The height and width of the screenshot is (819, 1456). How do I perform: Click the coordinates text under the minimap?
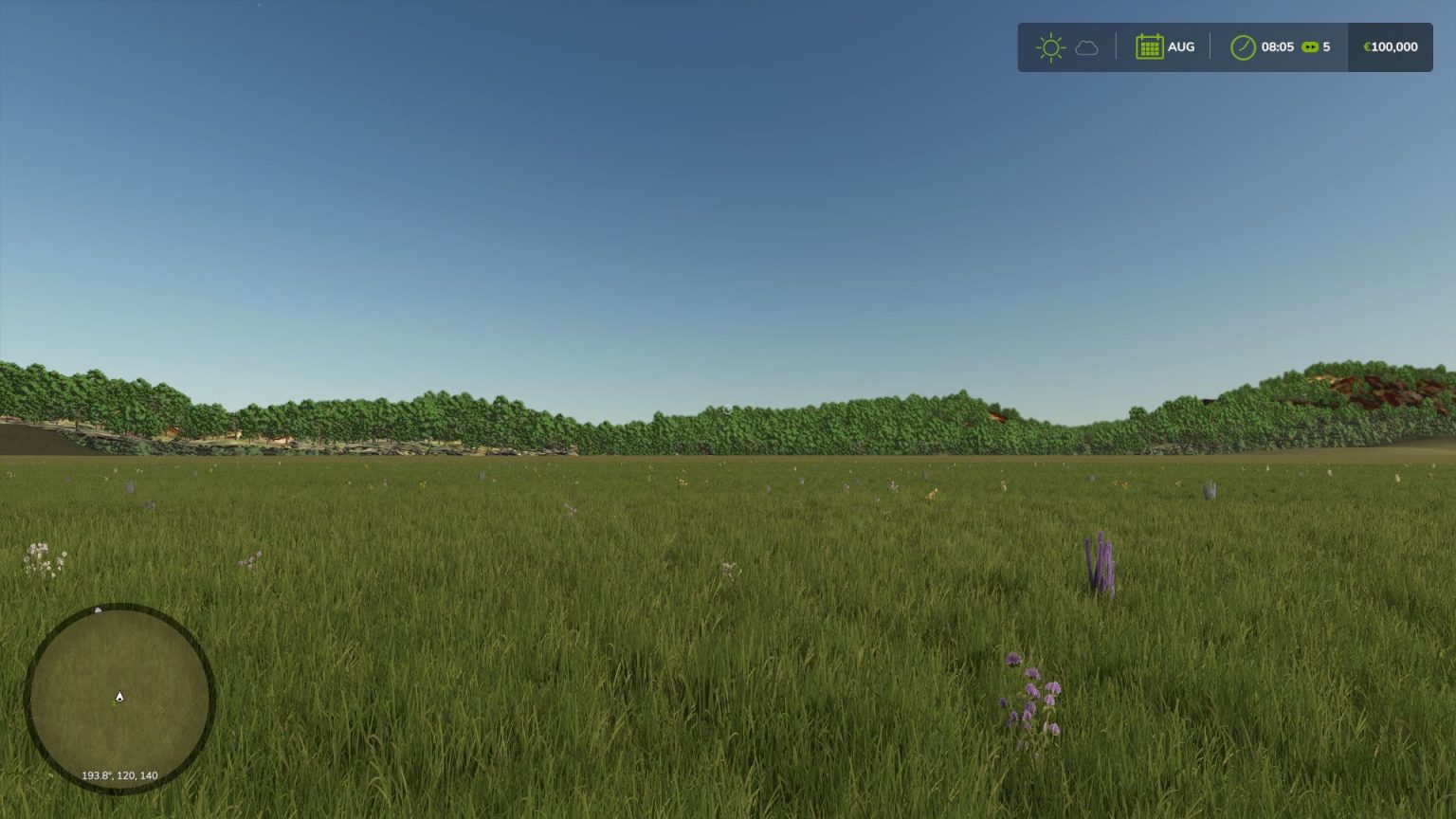tap(120, 774)
